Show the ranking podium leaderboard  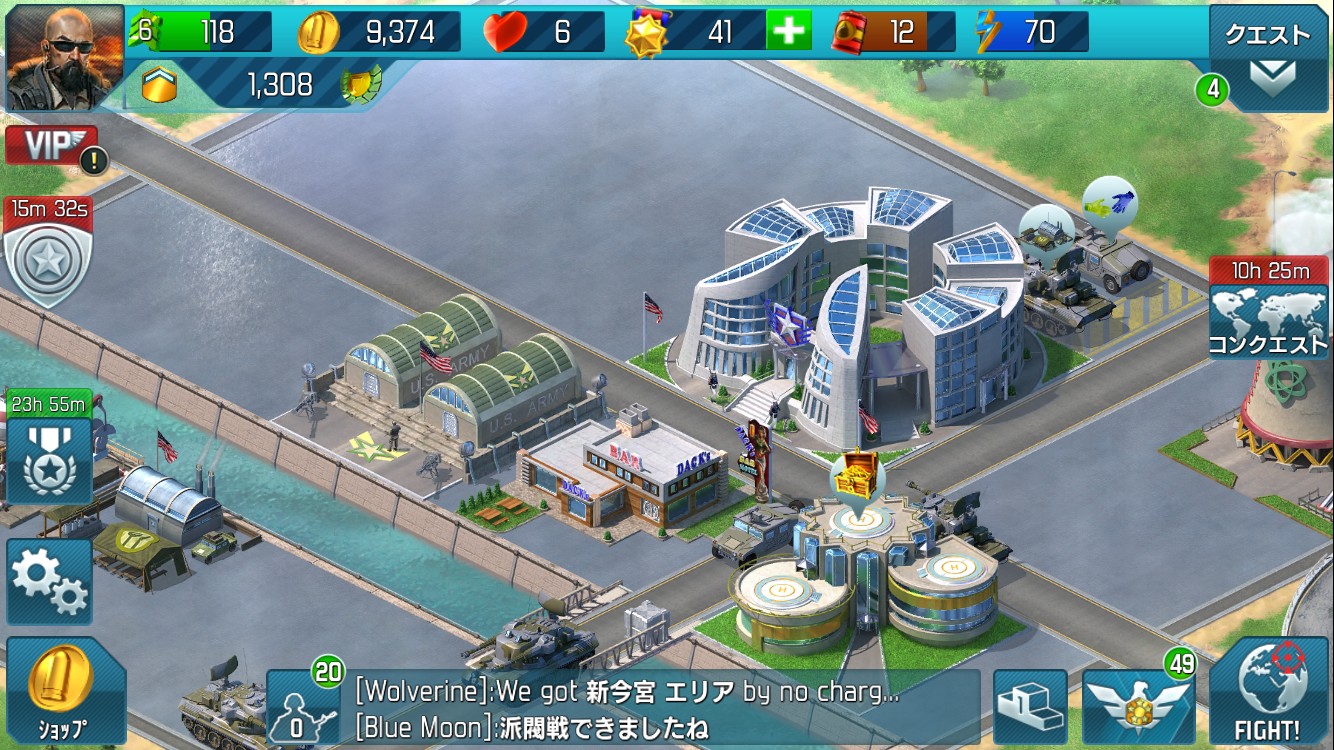point(1030,707)
